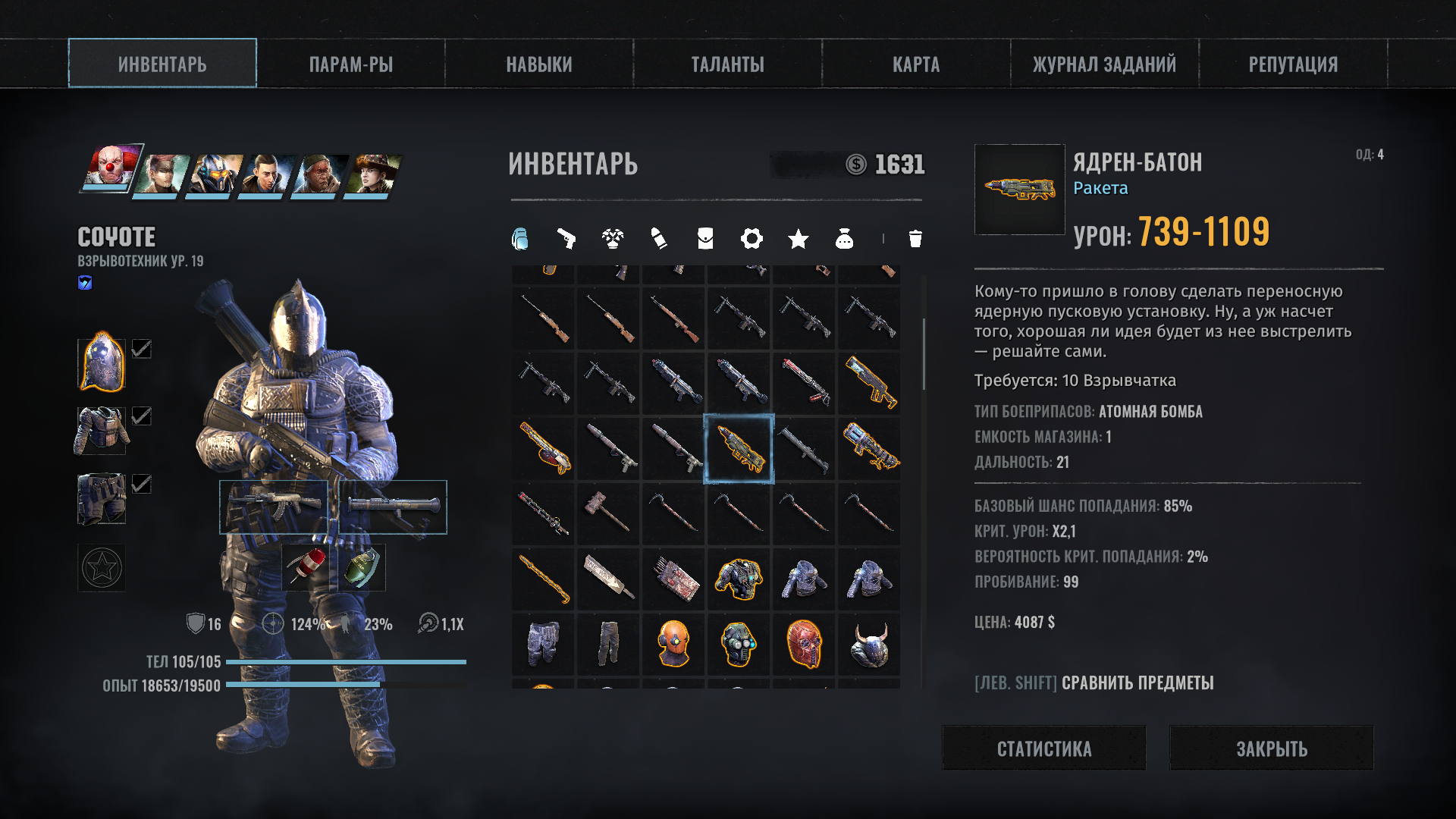1456x819 pixels.
Task: Select the equipped rocket launcher weapon slot
Action: 393,507
